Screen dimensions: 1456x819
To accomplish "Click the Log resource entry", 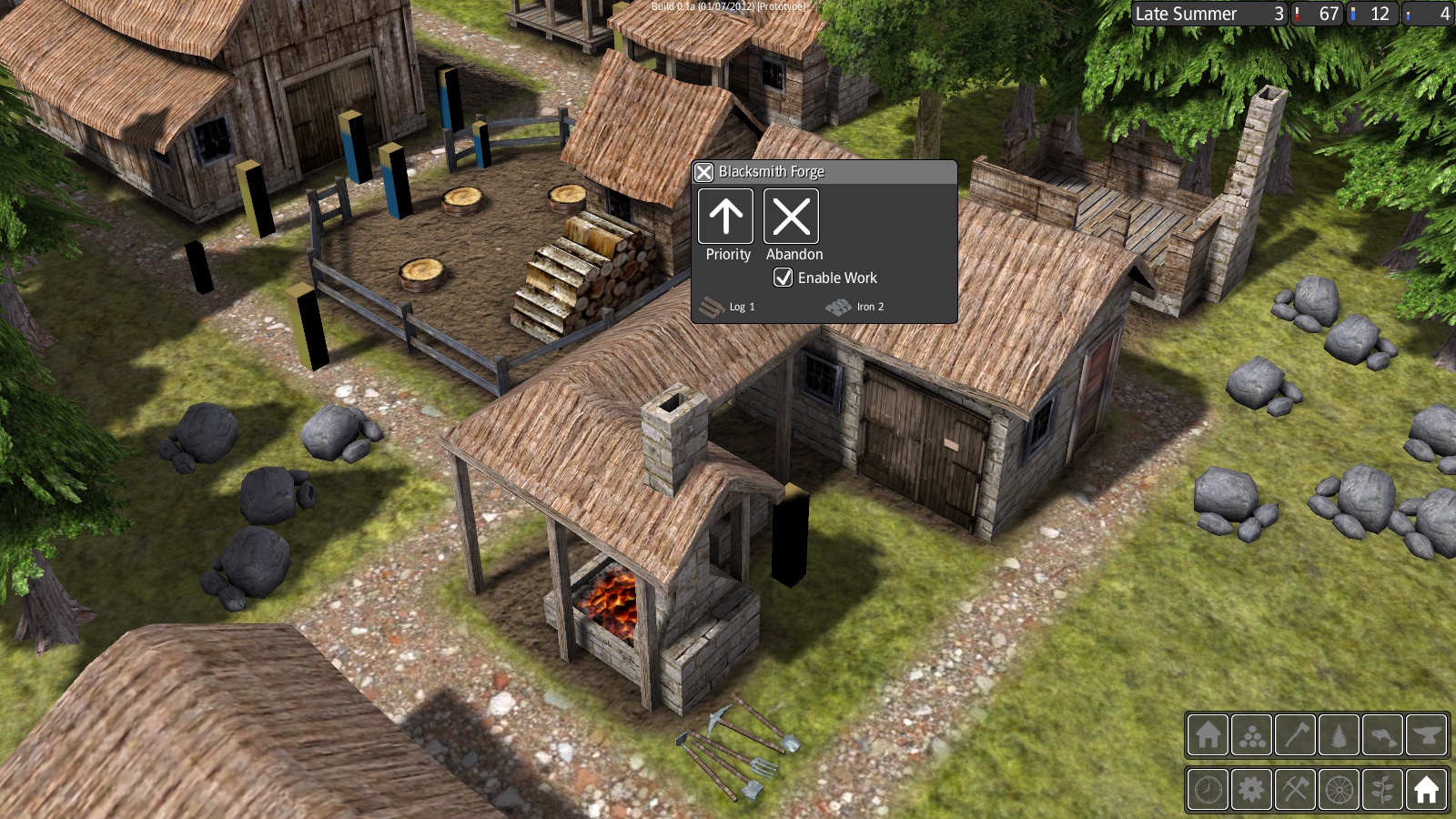I will point(726,307).
